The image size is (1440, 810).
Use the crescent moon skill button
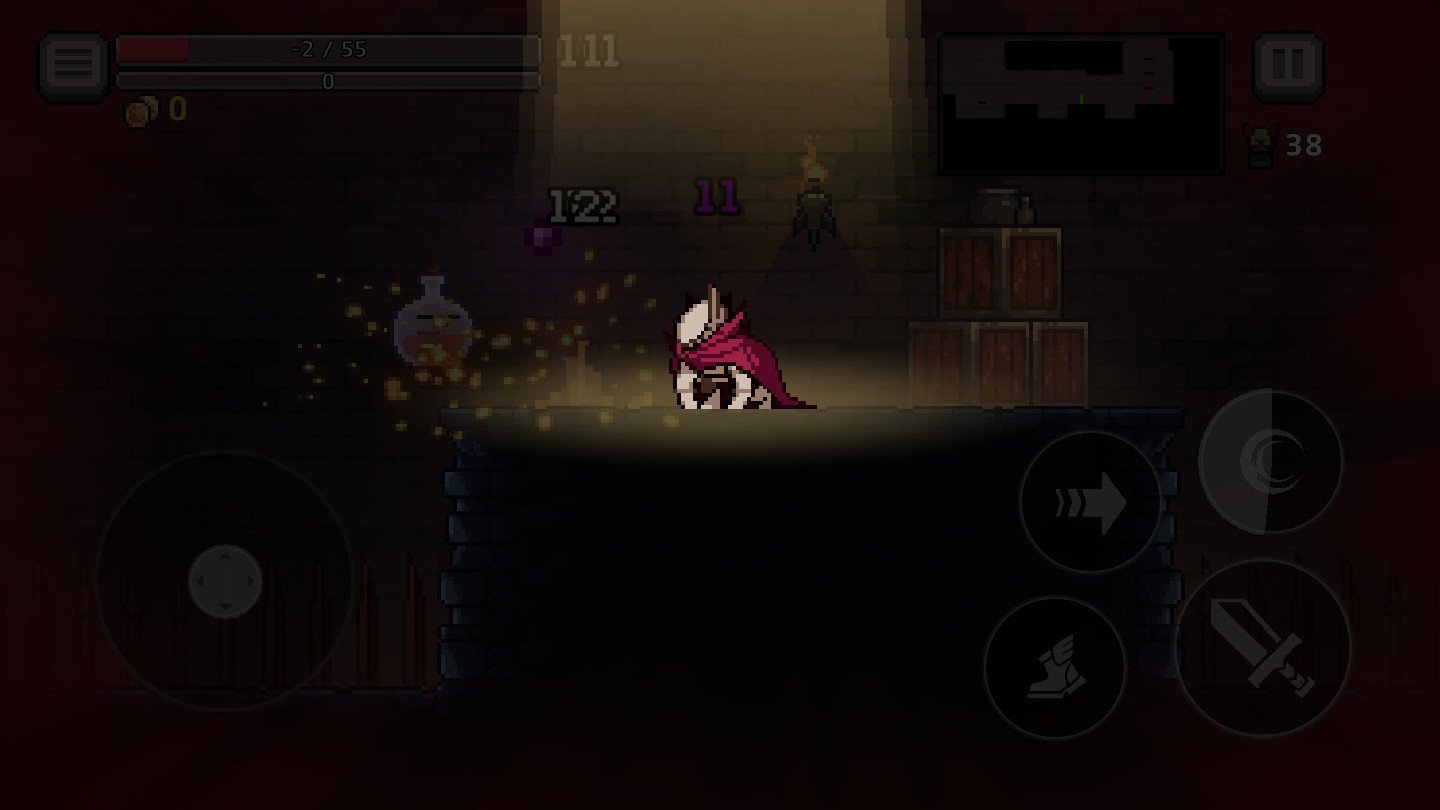point(1270,461)
